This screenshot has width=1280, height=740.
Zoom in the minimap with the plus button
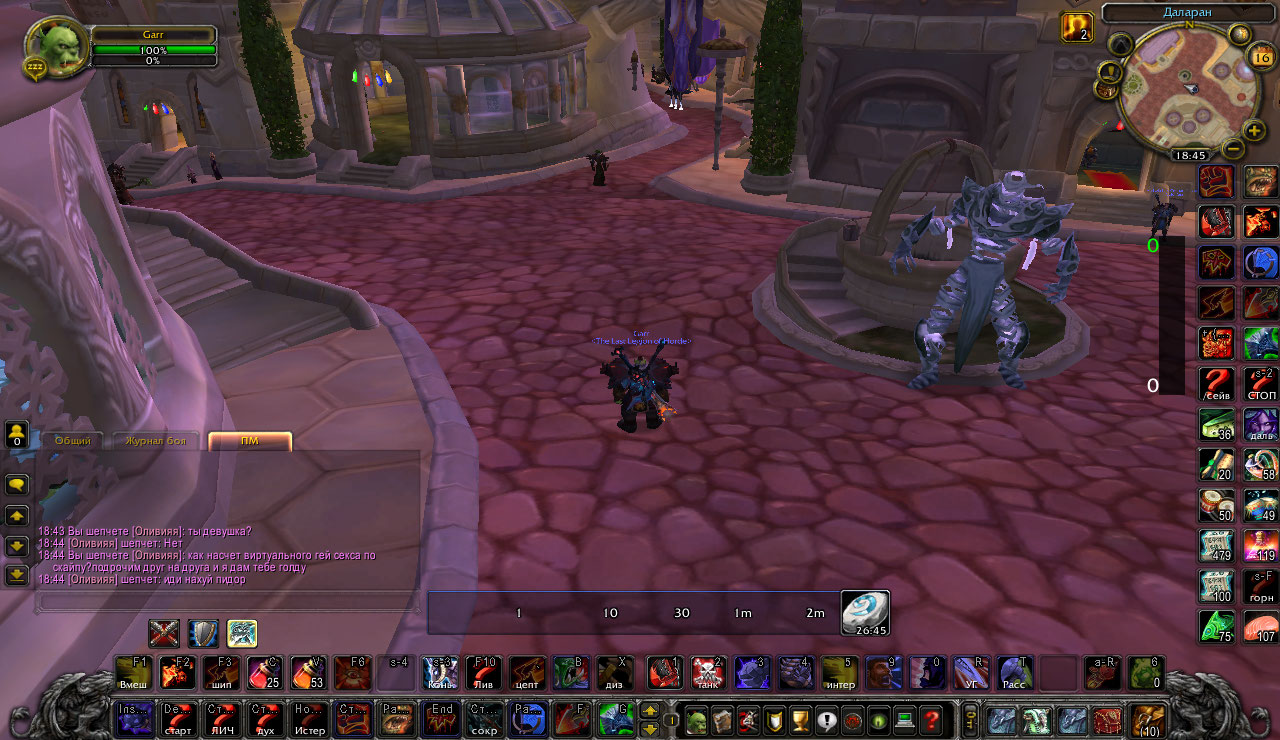click(x=1255, y=131)
